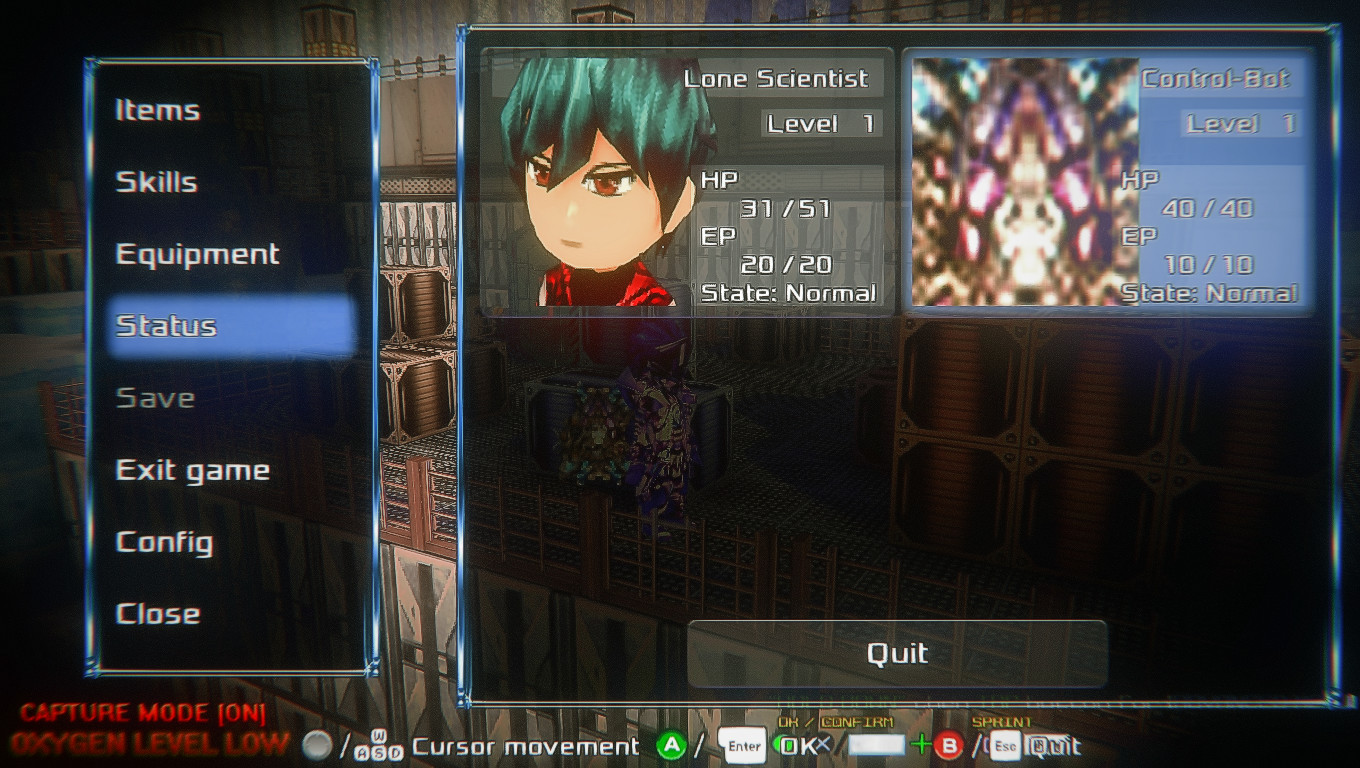Image resolution: width=1360 pixels, height=768 pixels.
Task: Select the Equipment menu option
Action: (x=198, y=254)
